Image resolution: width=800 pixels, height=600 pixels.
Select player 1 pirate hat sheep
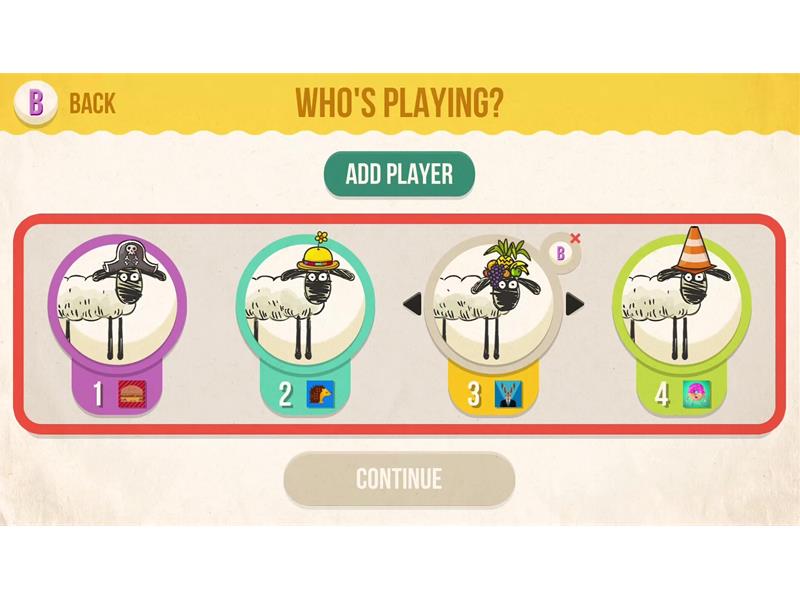117,302
